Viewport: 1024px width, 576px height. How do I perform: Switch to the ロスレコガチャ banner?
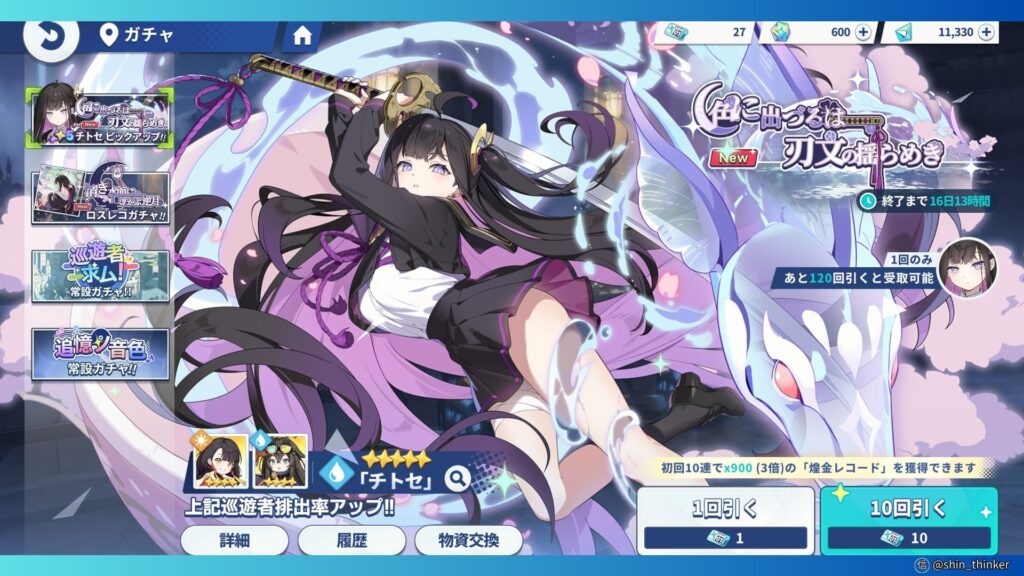(100, 196)
